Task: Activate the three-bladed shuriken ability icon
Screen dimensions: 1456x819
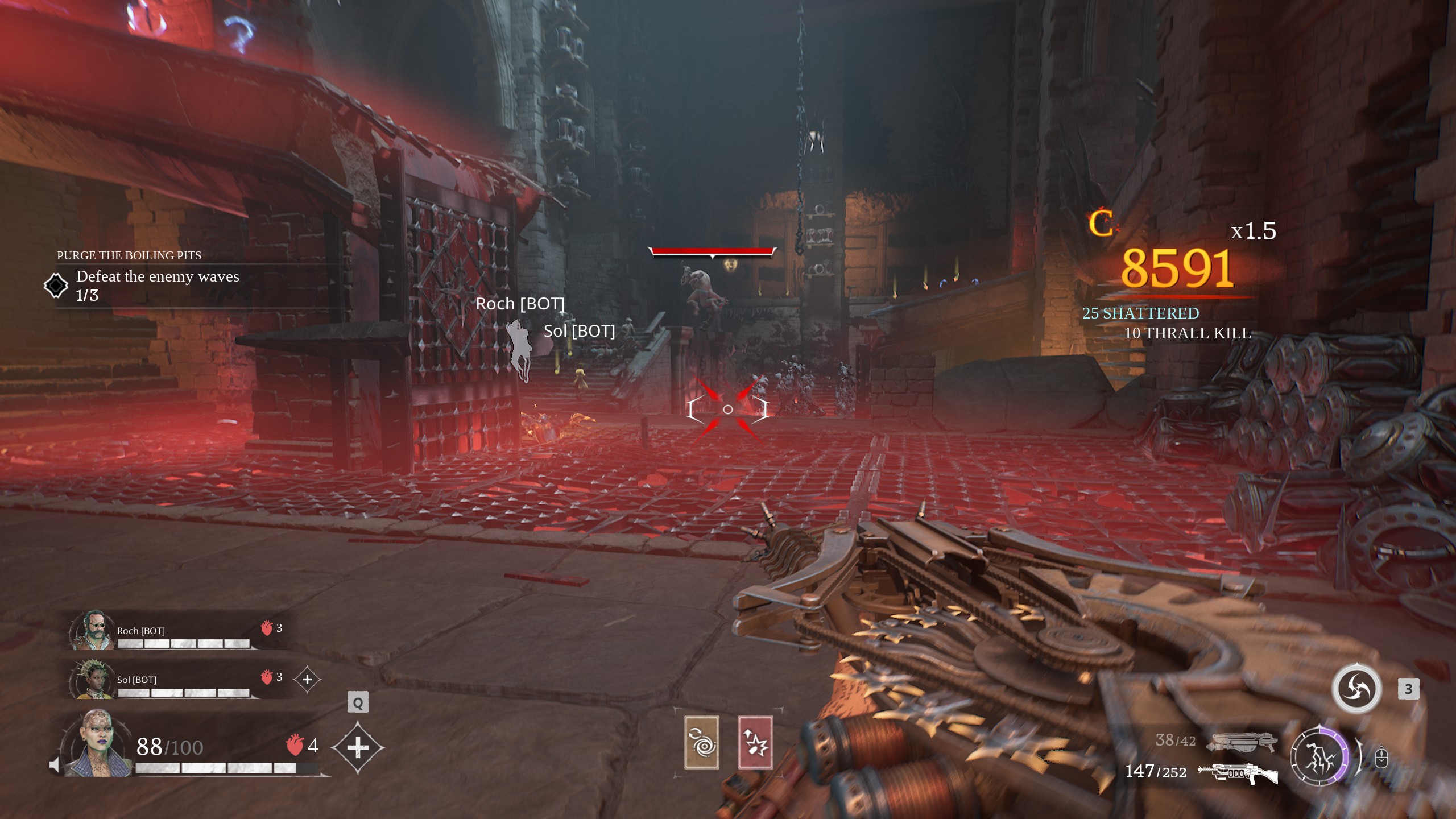Action: pos(1356,689)
